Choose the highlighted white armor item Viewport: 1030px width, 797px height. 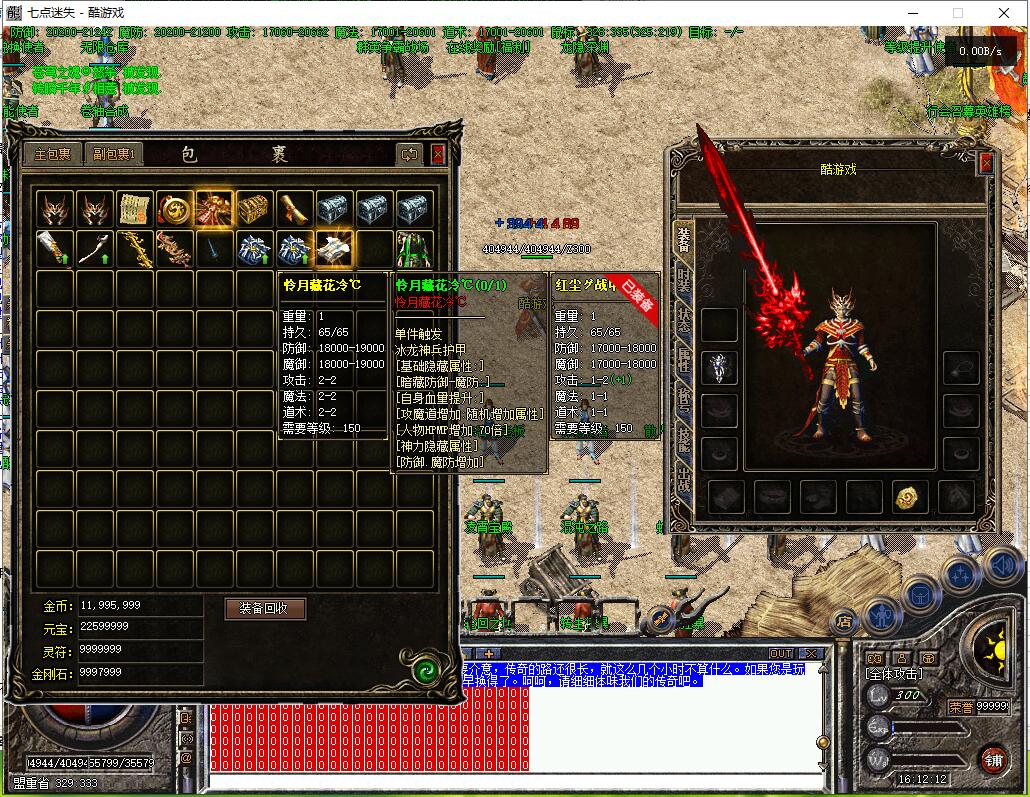point(334,249)
